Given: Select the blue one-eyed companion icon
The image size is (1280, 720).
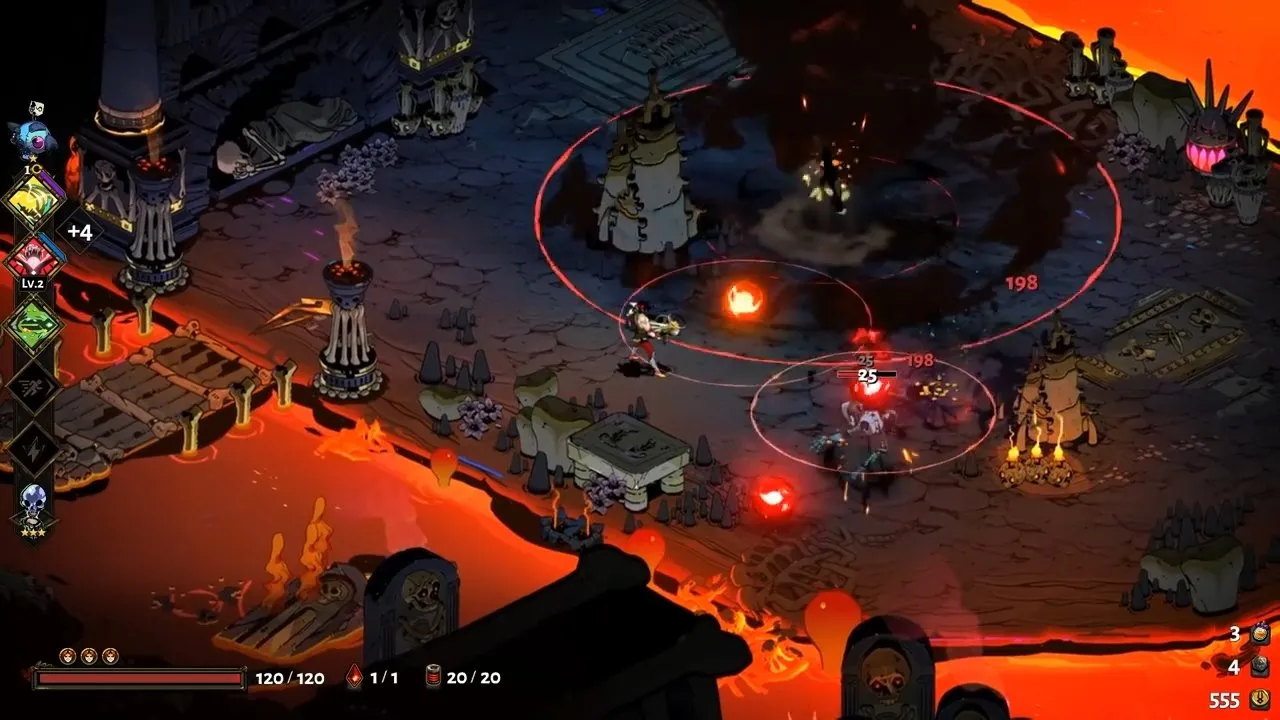Looking at the screenshot, I should coord(30,137).
